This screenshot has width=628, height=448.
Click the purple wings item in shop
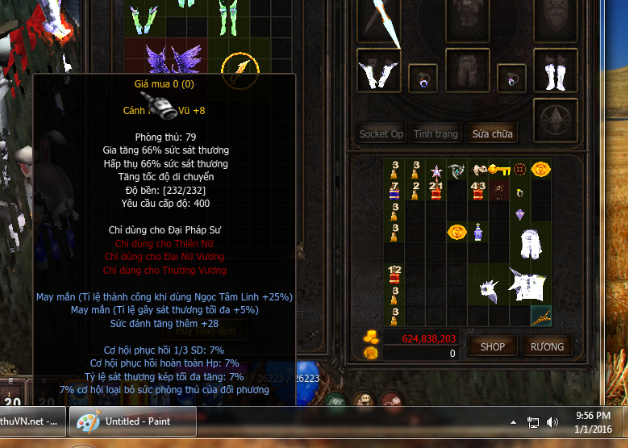[x=170, y=59]
